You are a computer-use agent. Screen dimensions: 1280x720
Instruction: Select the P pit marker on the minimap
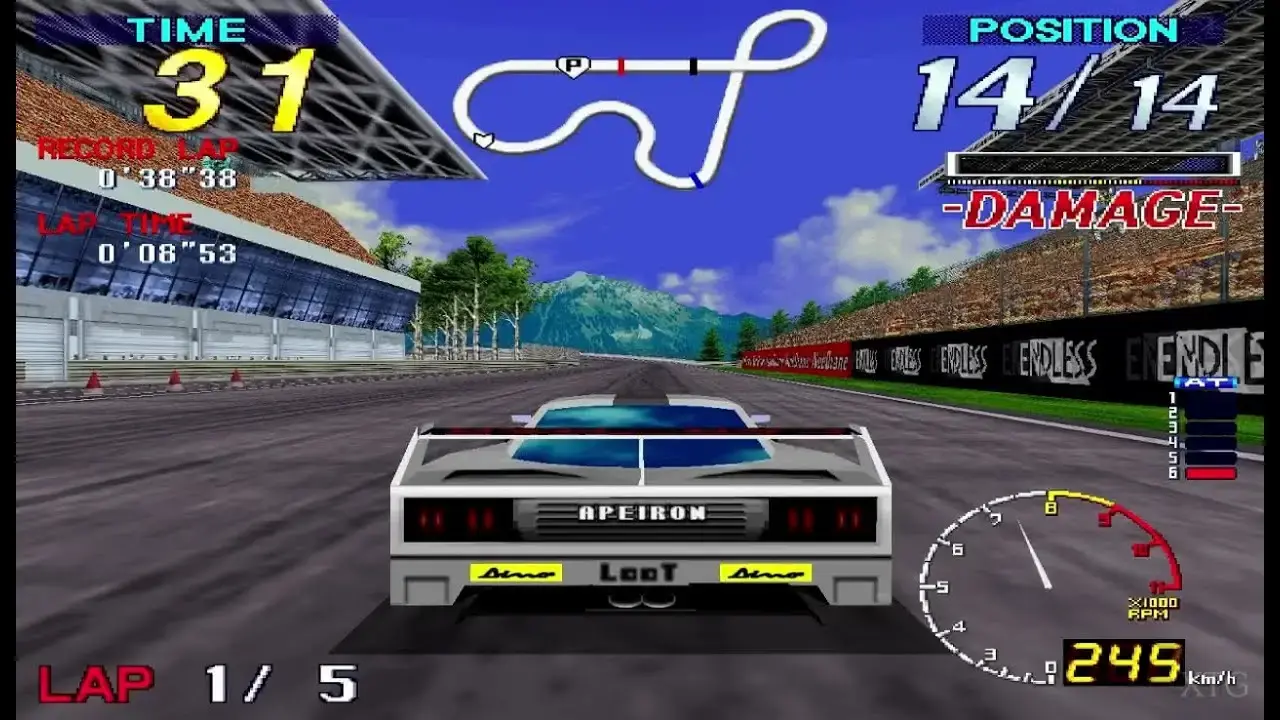tap(573, 65)
